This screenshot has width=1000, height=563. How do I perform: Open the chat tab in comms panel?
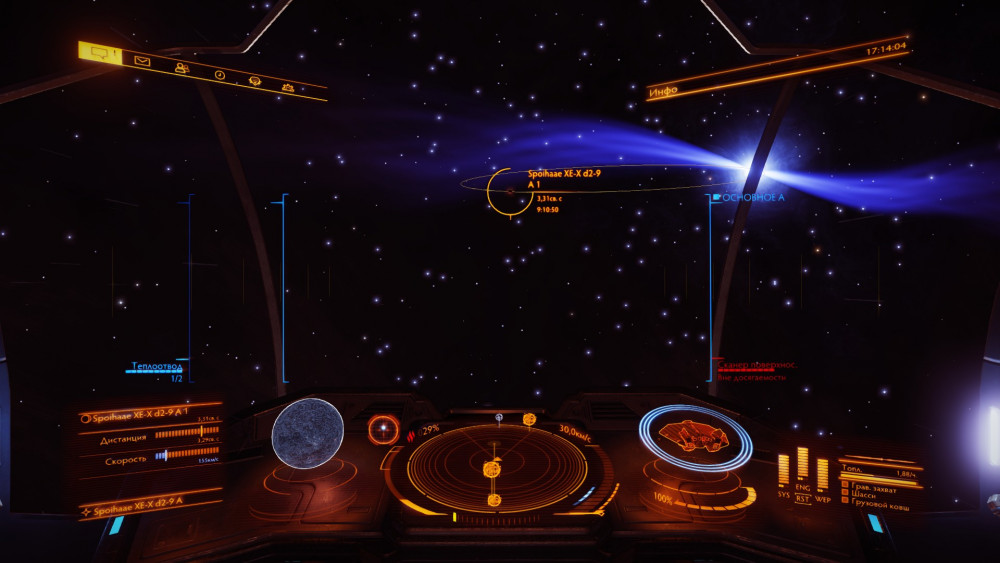tap(101, 54)
